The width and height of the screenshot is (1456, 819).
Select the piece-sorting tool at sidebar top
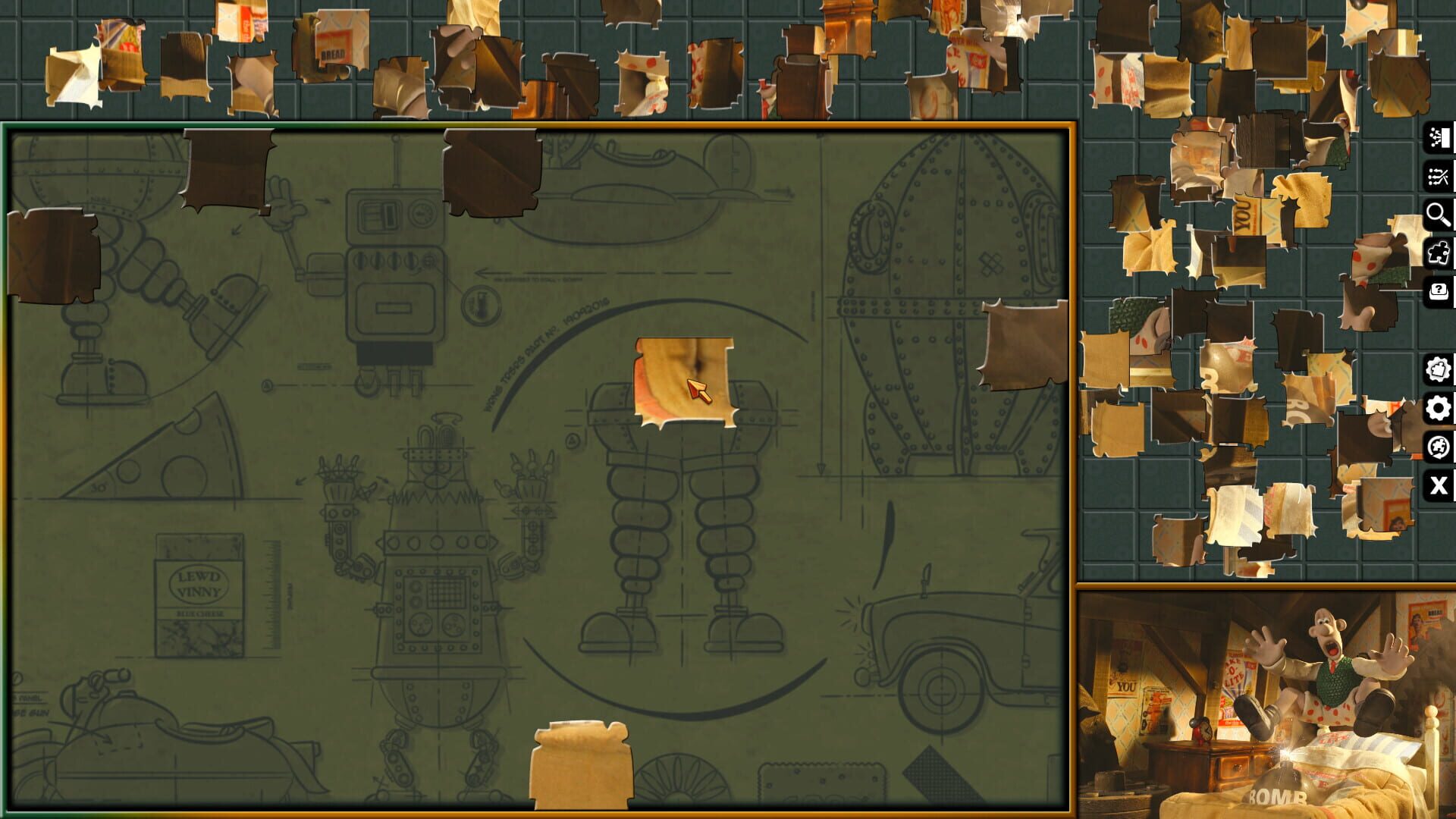[x=1439, y=137]
